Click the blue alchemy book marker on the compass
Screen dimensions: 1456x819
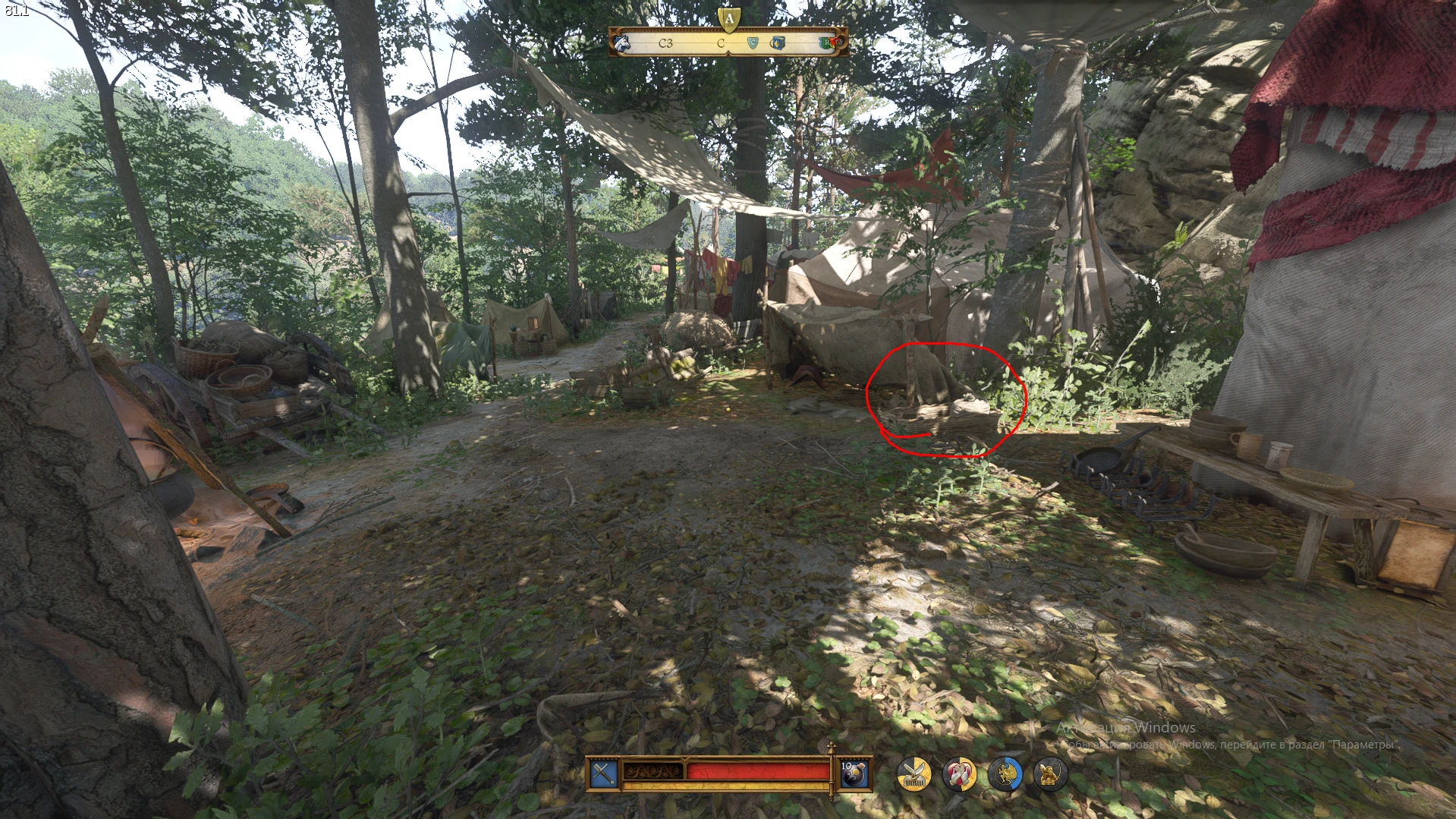[778, 43]
